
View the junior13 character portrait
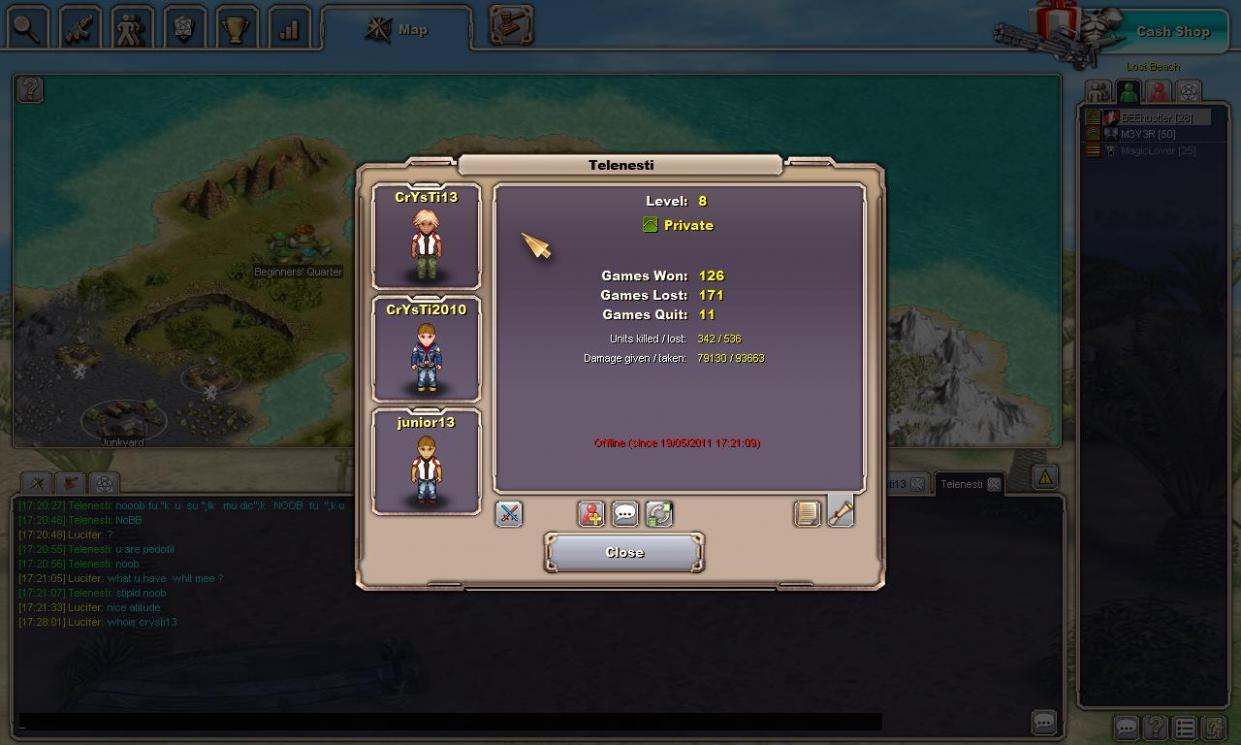pos(426,462)
